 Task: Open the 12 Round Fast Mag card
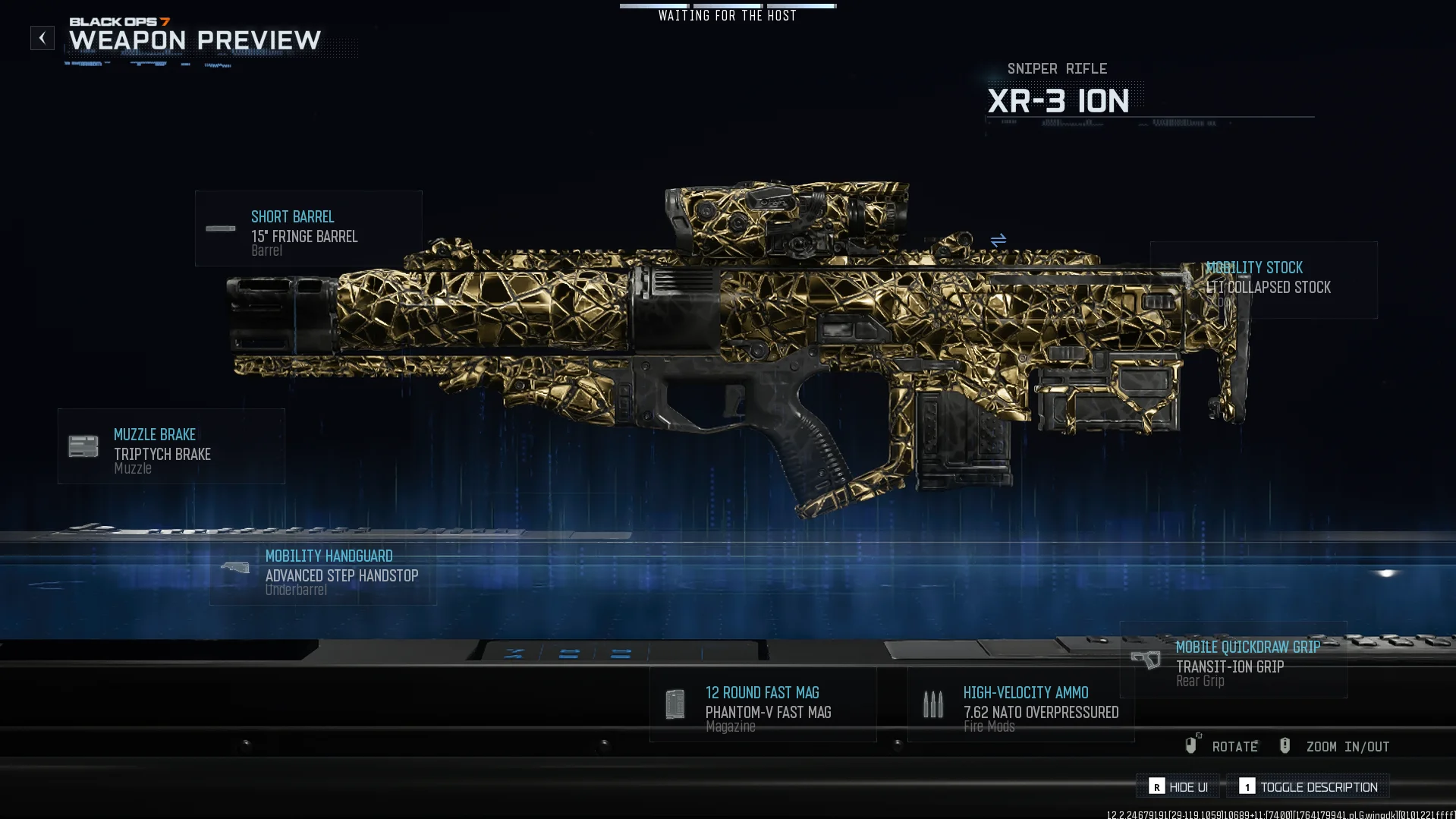pos(763,704)
